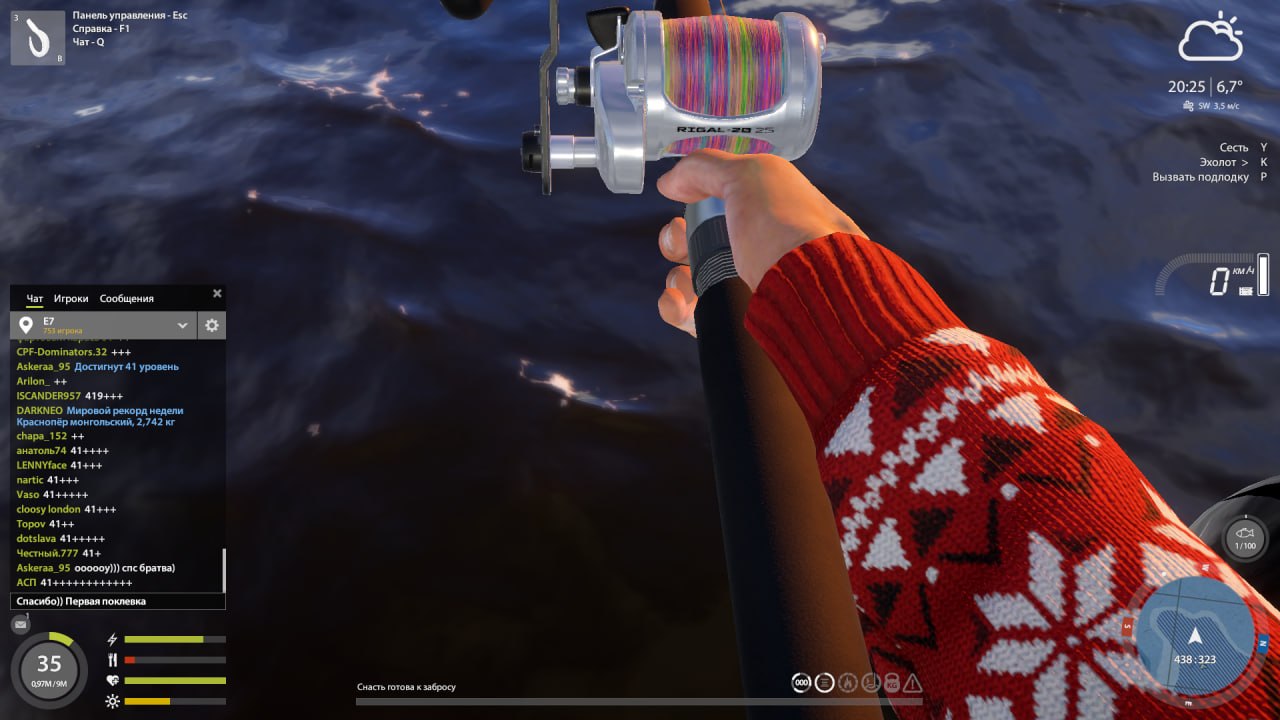The image size is (1280, 720).
Task: Open chat settings gear
Action: [x=211, y=325]
